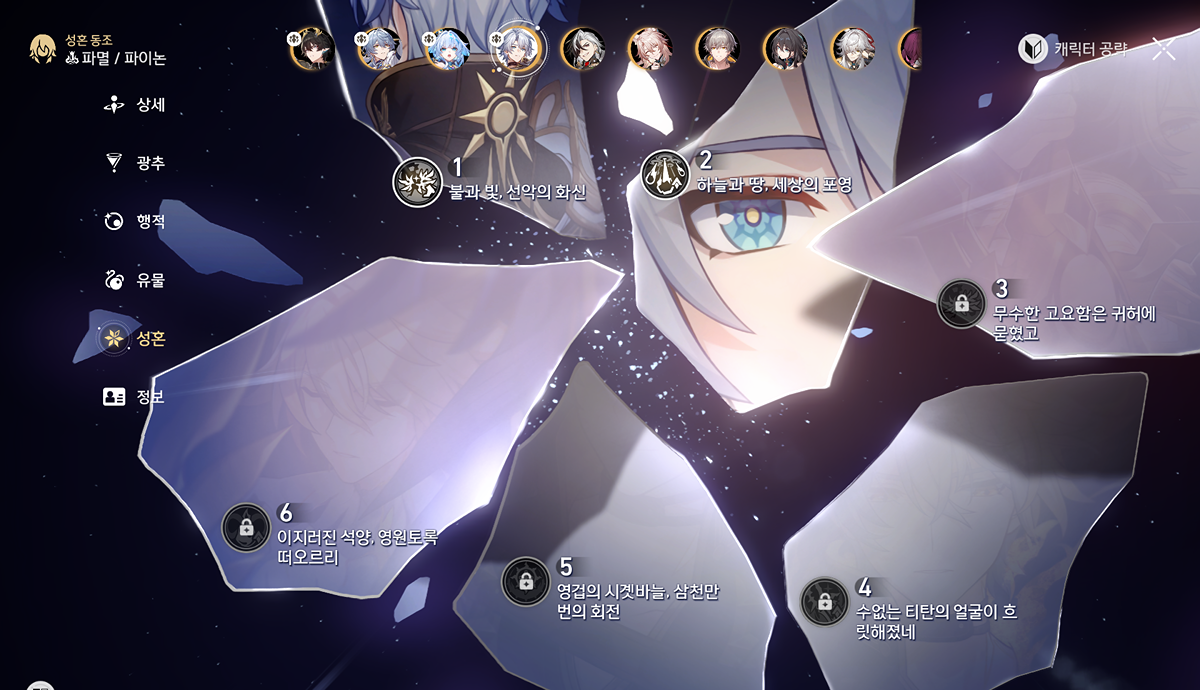Choose locked eidolon 3 무수한 고요함은 귀허에 묻혔고

pyautogui.click(x=962, y=303)
